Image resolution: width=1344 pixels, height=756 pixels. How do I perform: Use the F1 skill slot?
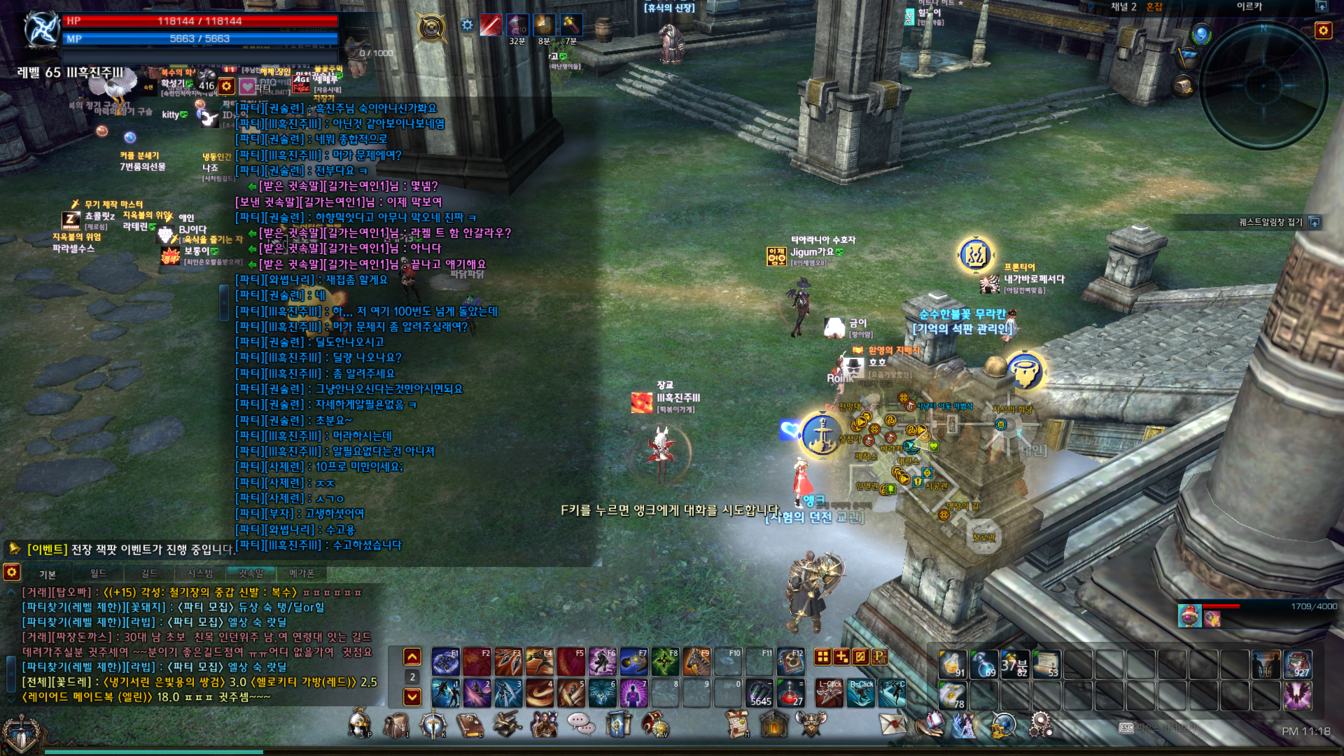(446, 661)
